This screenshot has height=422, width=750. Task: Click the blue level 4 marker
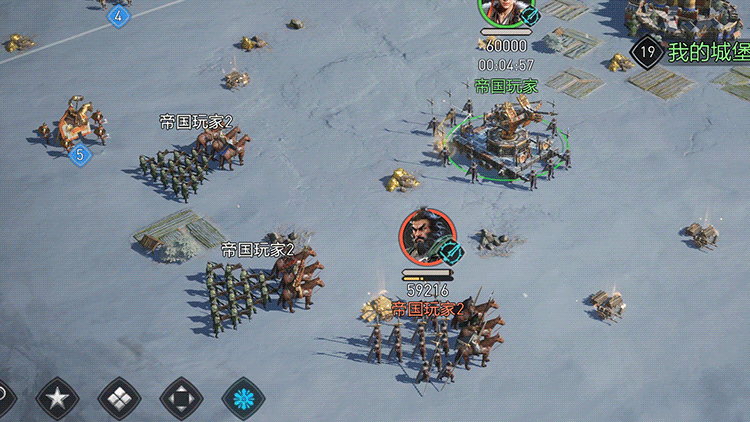click(x=119, y=15)
